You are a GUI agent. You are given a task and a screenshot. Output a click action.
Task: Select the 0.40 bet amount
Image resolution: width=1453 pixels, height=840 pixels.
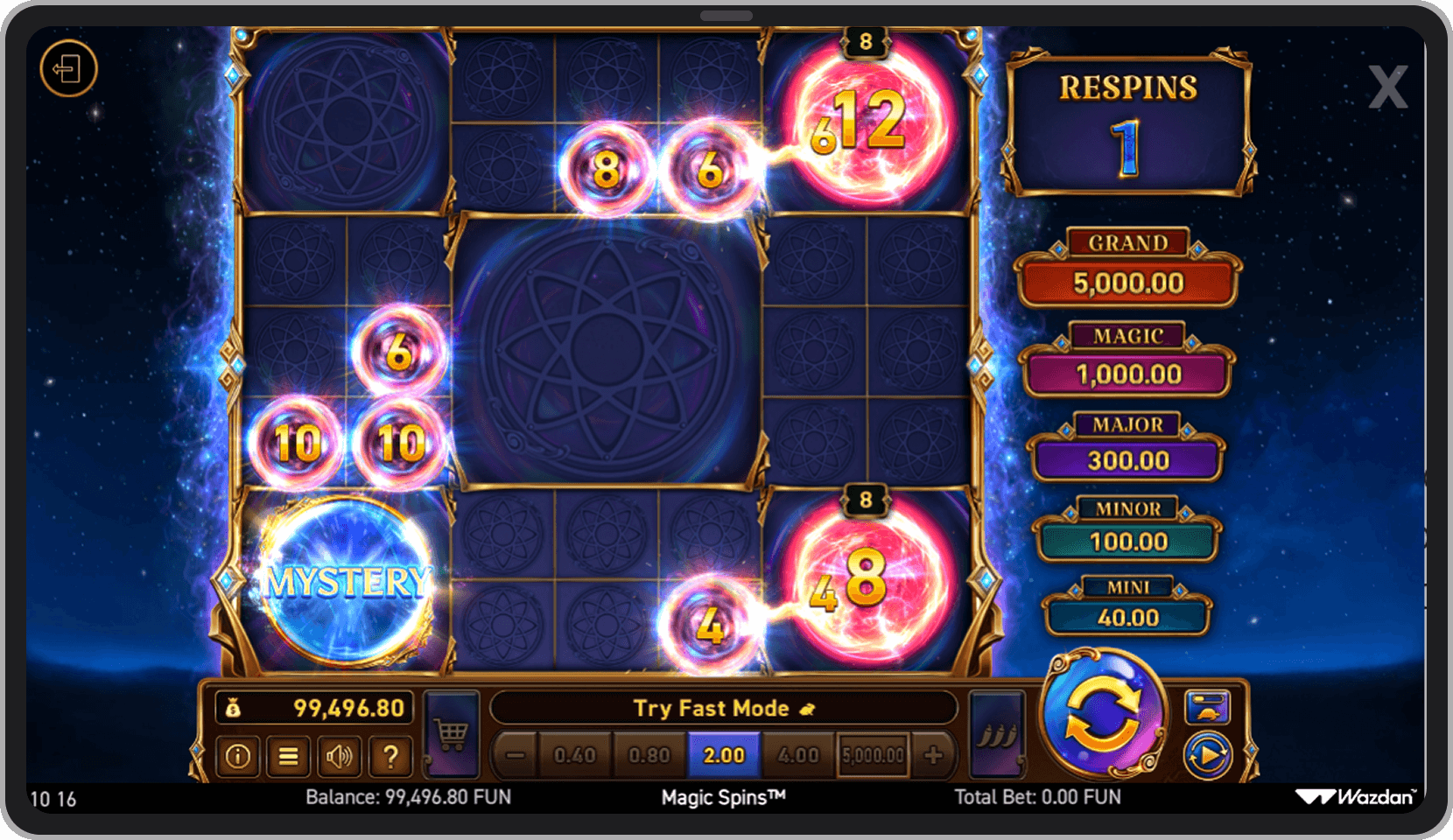click(x=573, y=754)
